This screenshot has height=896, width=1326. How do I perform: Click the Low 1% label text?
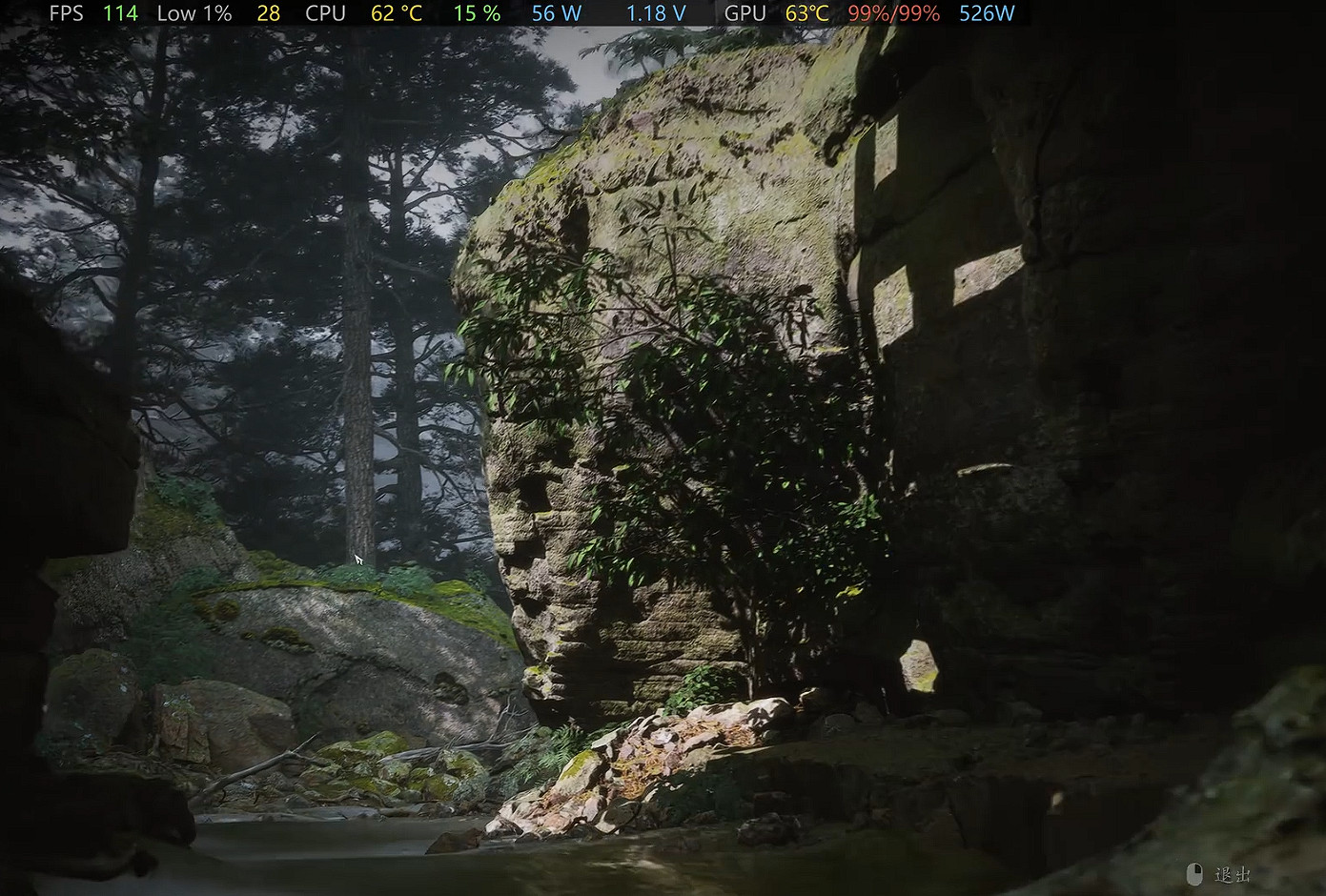[194, 13]
